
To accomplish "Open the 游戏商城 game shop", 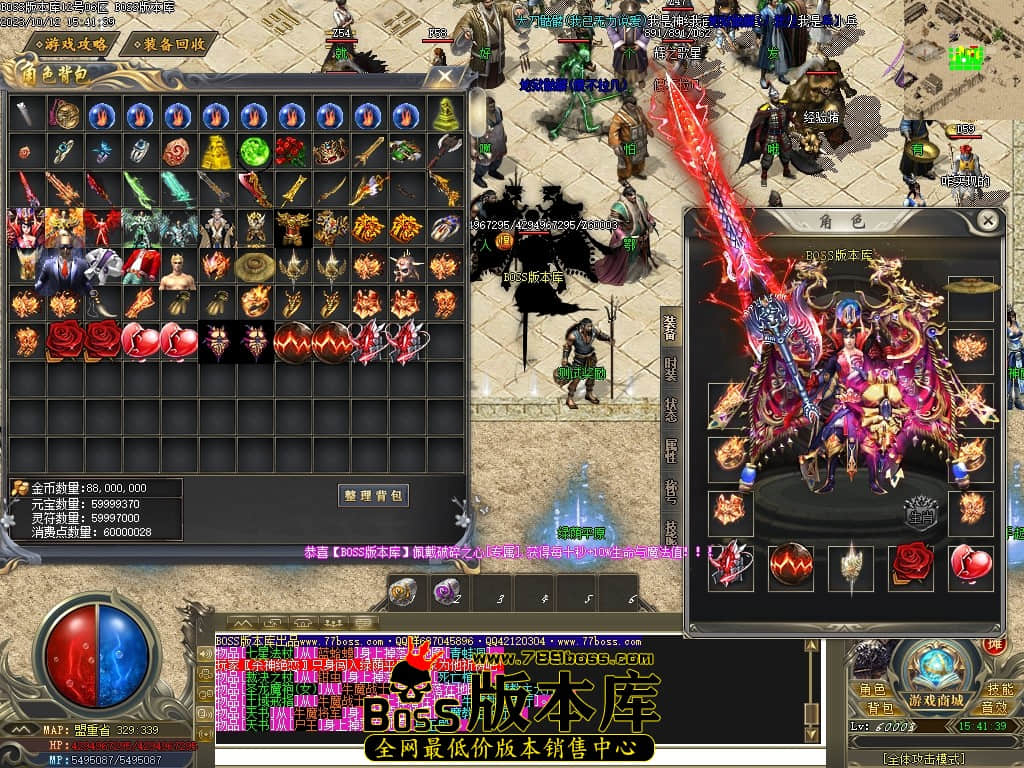I will point(936,699).
